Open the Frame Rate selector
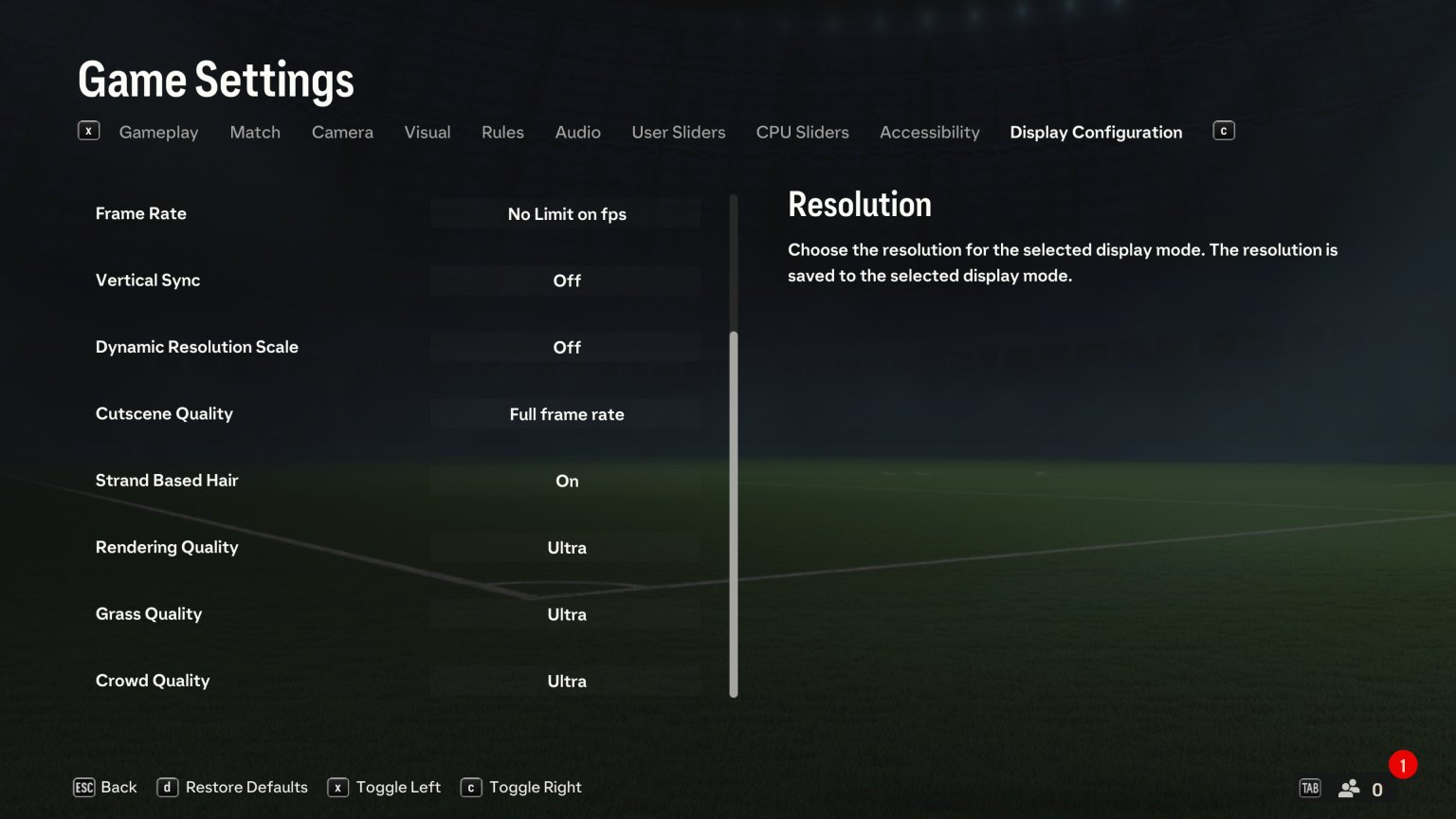Viewport: 1456px width, 819px height. 566,214
